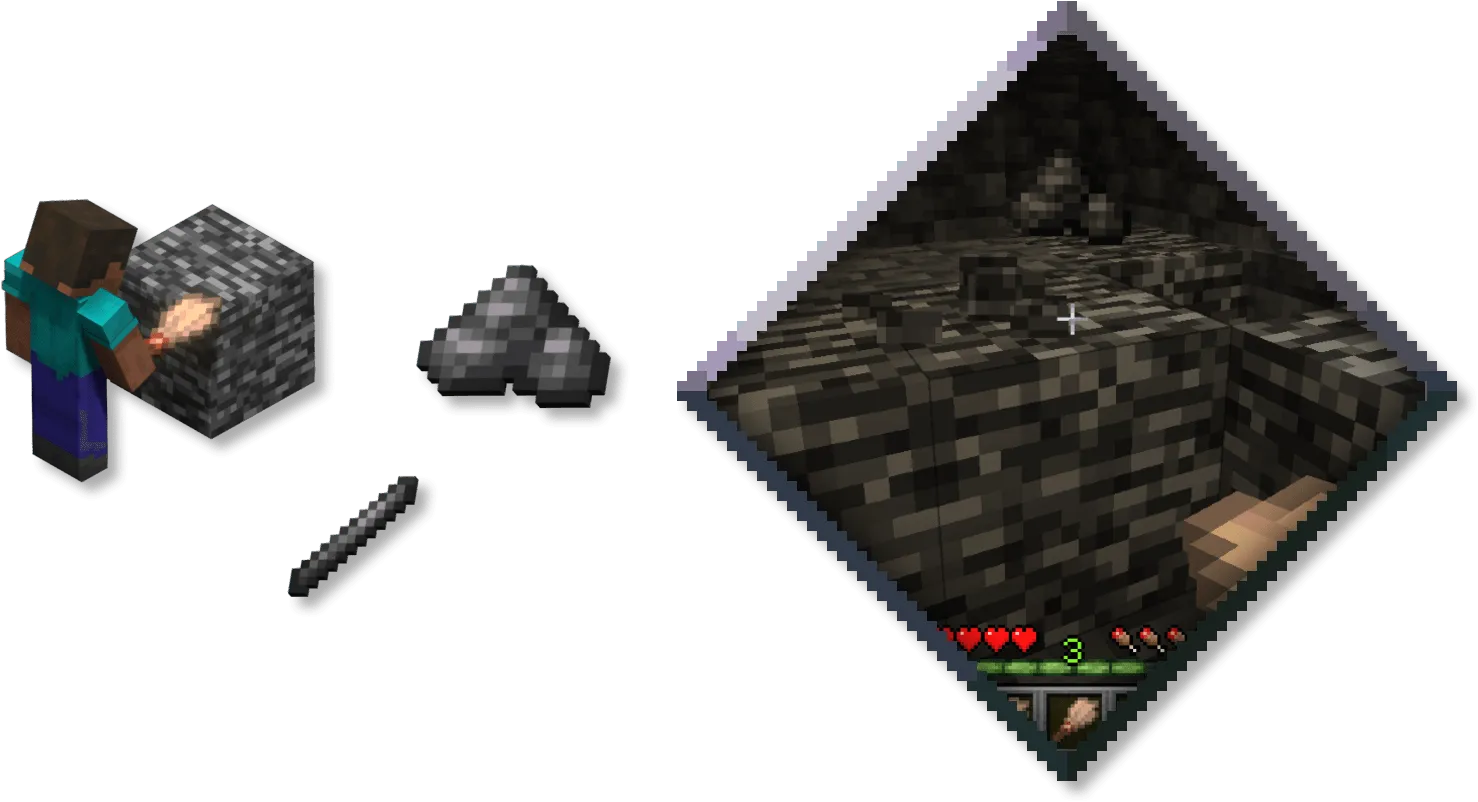This screenshot has width=1478, height=802.
Task: Click the leftmost red heart icon
Action: (x=967, y=636)
